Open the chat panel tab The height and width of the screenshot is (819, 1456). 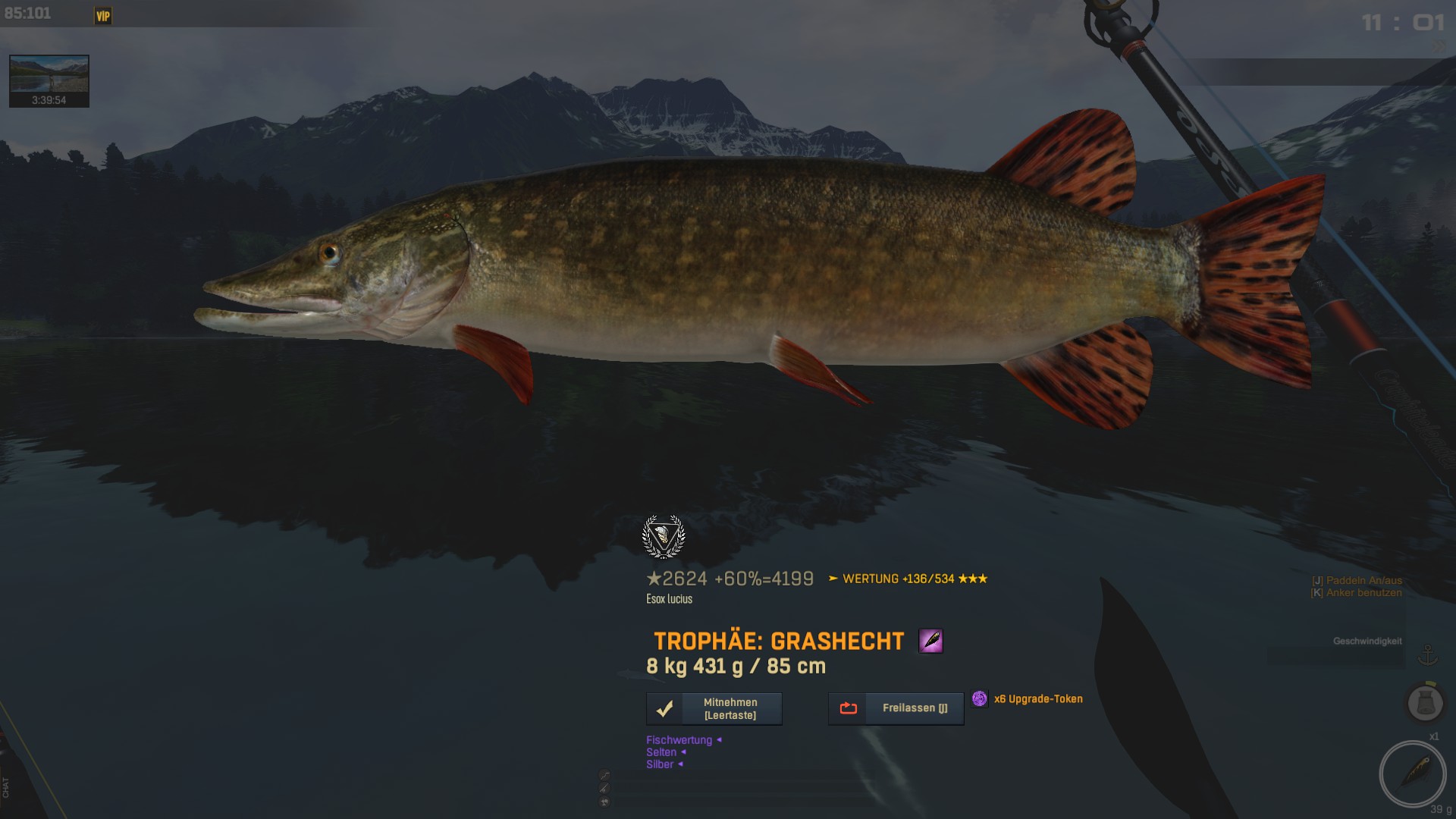click(6, 787)
